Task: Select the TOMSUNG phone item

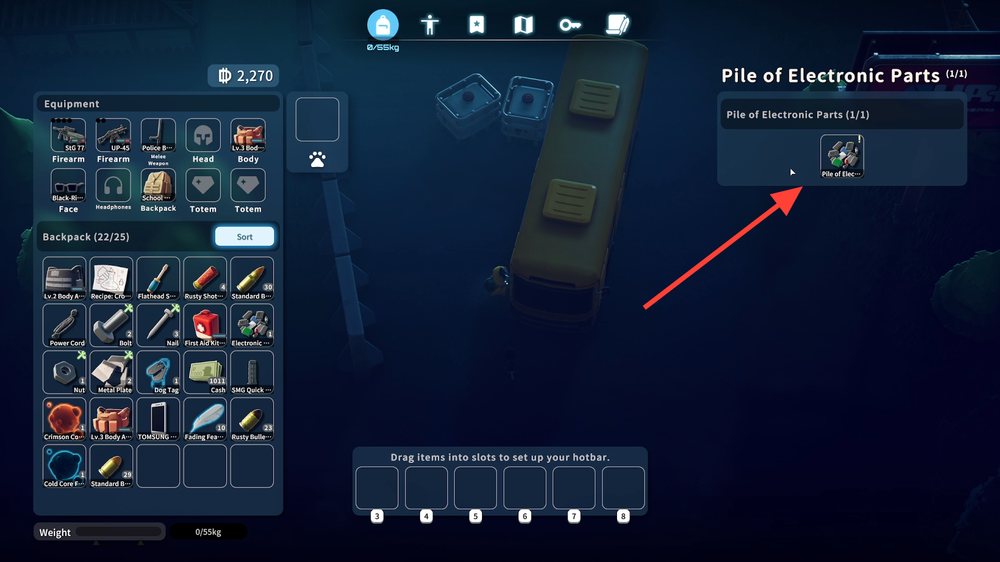Action: click(x=158, y=419)
